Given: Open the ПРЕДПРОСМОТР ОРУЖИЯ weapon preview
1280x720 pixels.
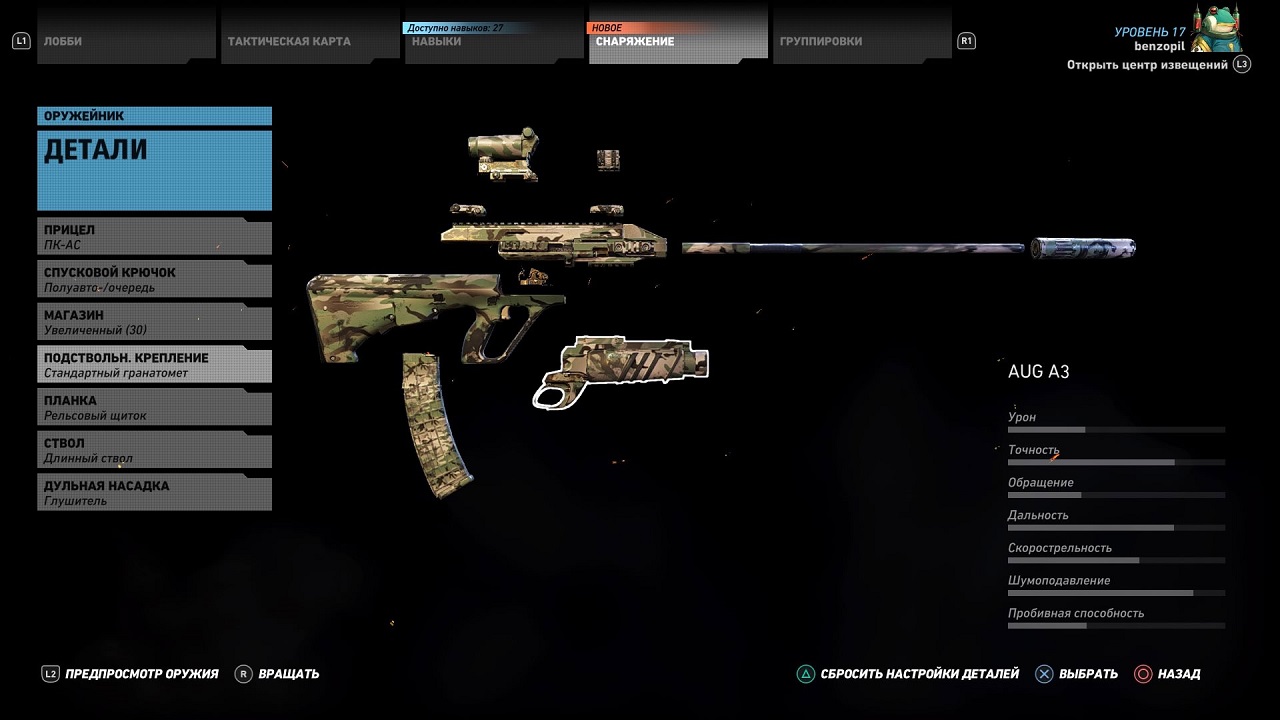Looking at the screenshot, I should 130,674.
